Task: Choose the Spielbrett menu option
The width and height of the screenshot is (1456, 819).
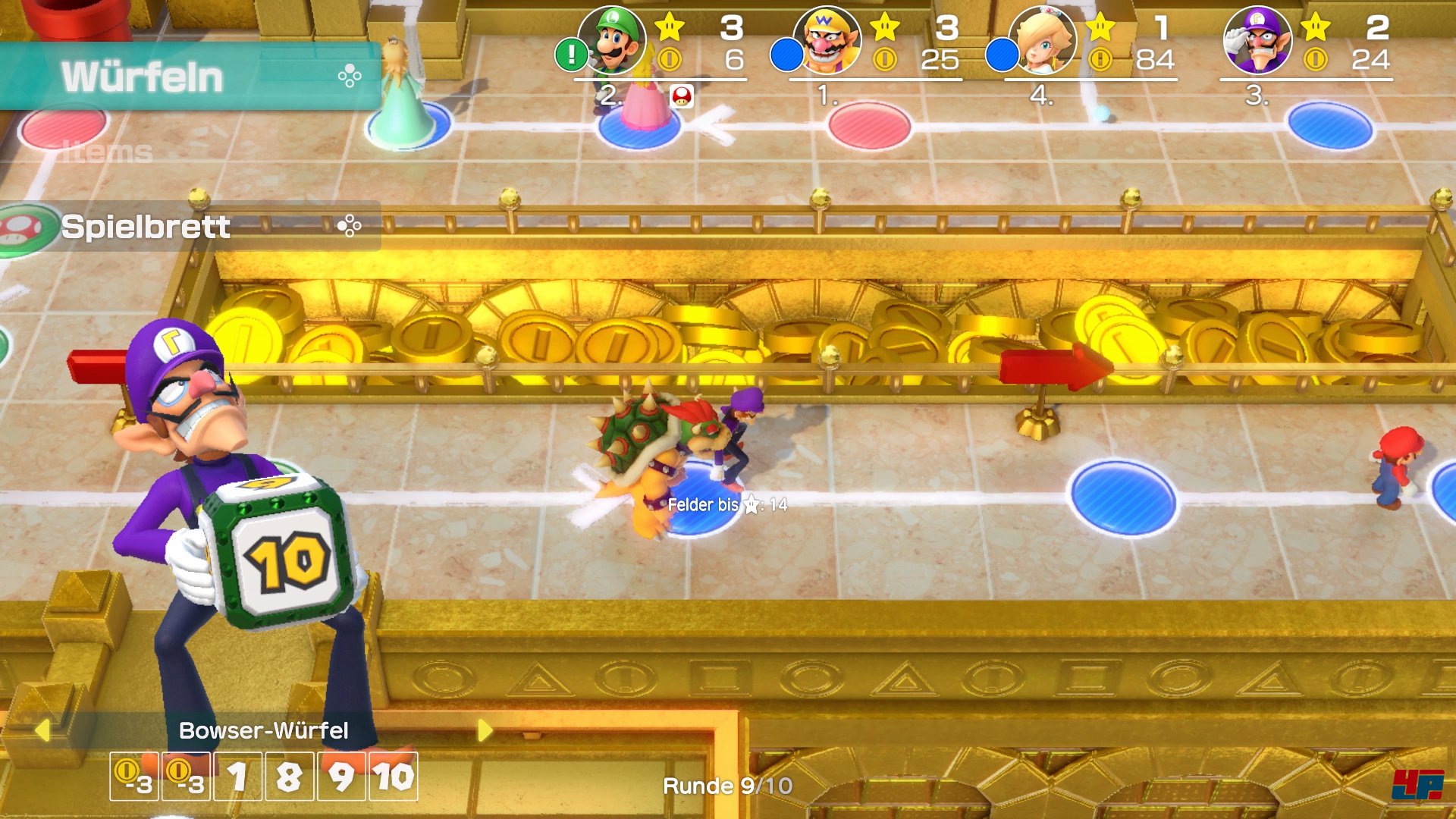Action: pos(190,226)
